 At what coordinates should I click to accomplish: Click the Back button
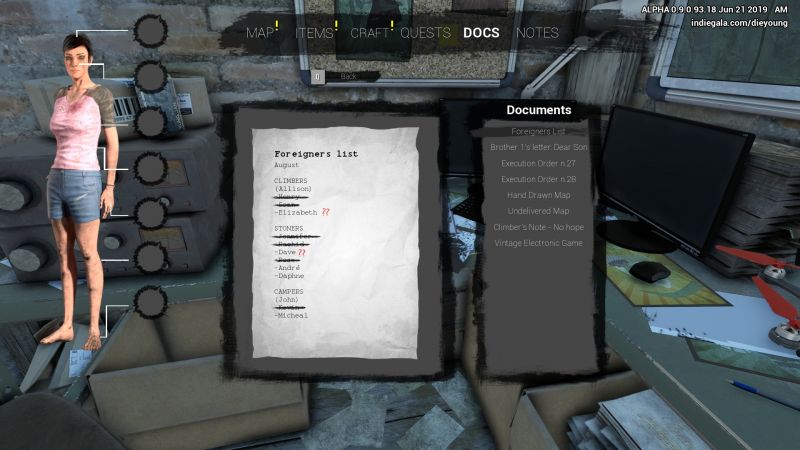coord(347,76)
